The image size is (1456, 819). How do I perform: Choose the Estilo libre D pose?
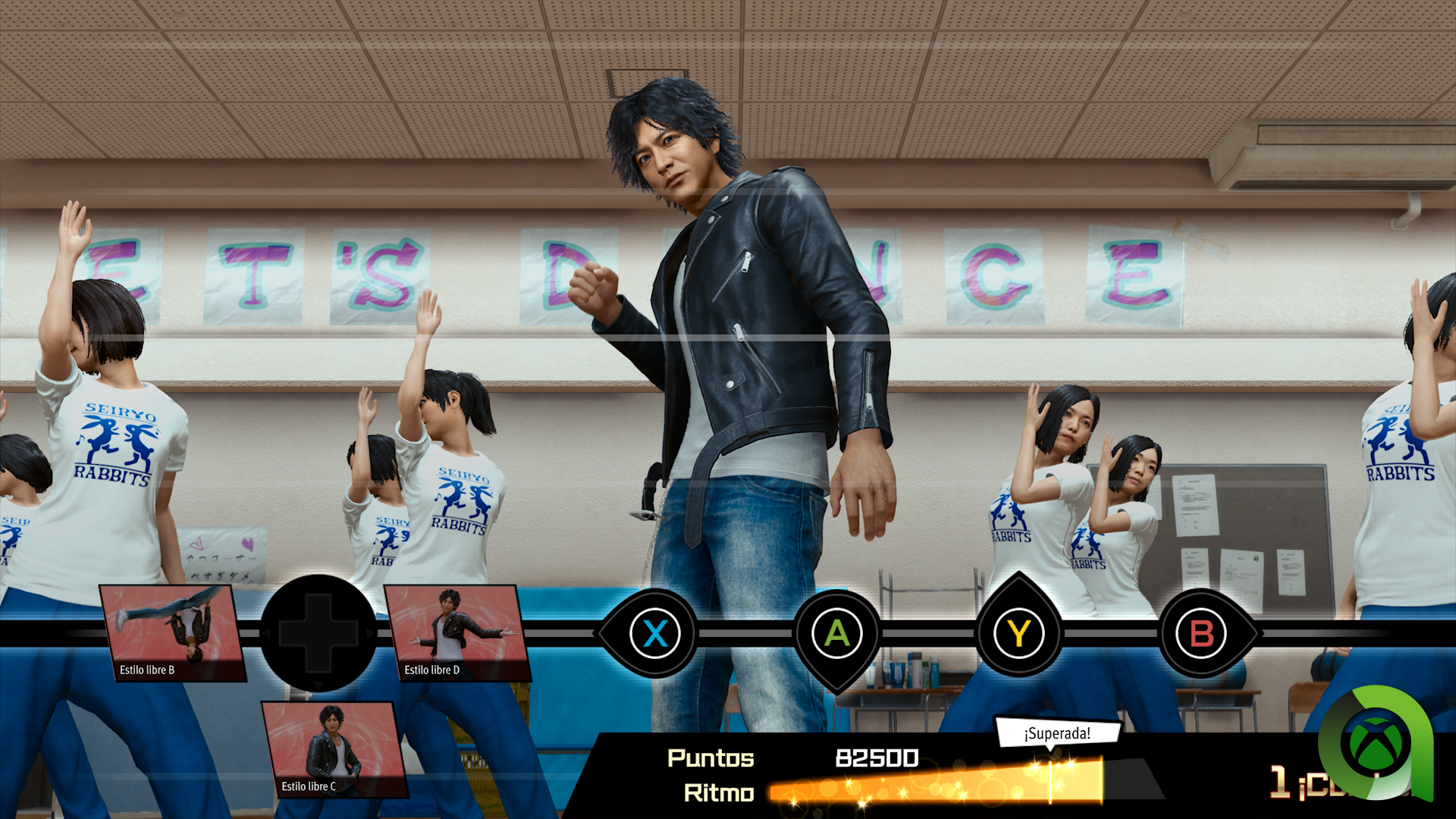[x=457, y=633]
